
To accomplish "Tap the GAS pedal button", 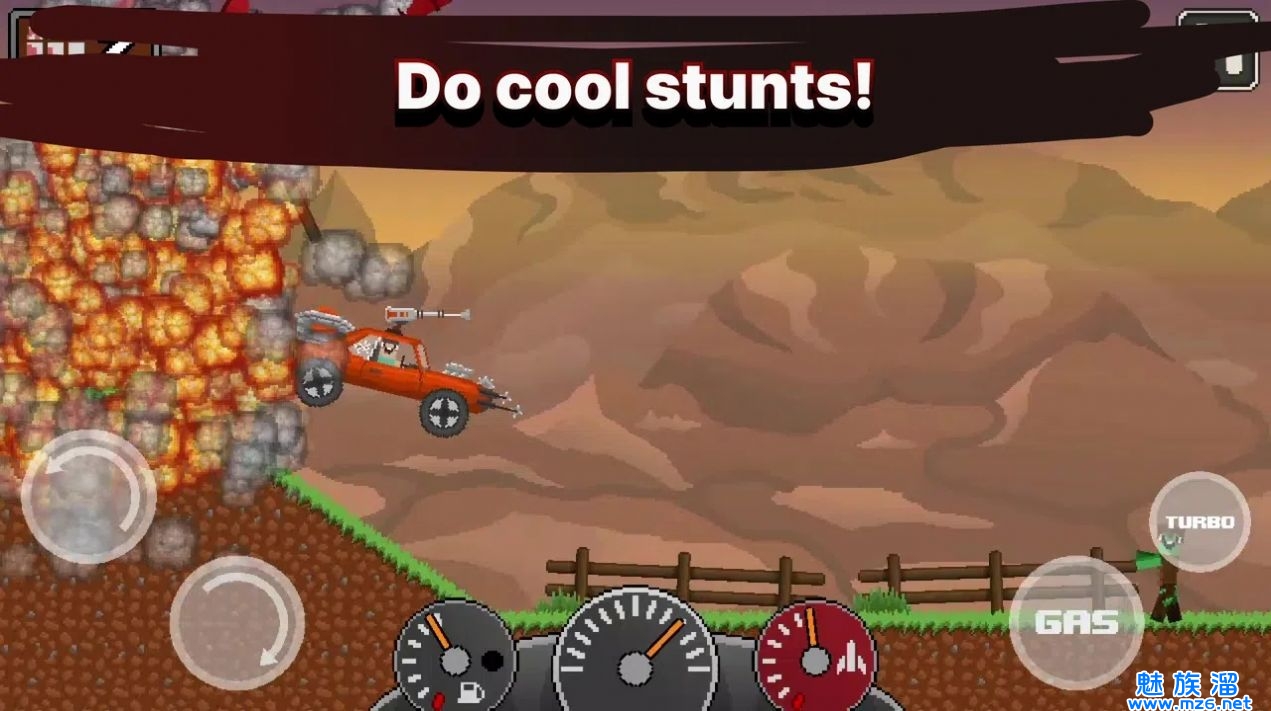I will (x=1075, y=622).
